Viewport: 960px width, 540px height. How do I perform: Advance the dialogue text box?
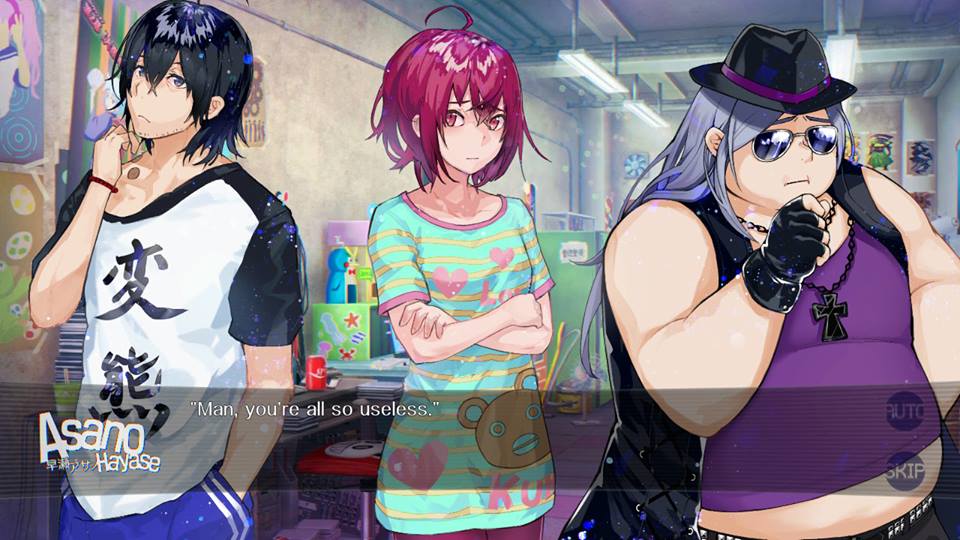(500, 440)
